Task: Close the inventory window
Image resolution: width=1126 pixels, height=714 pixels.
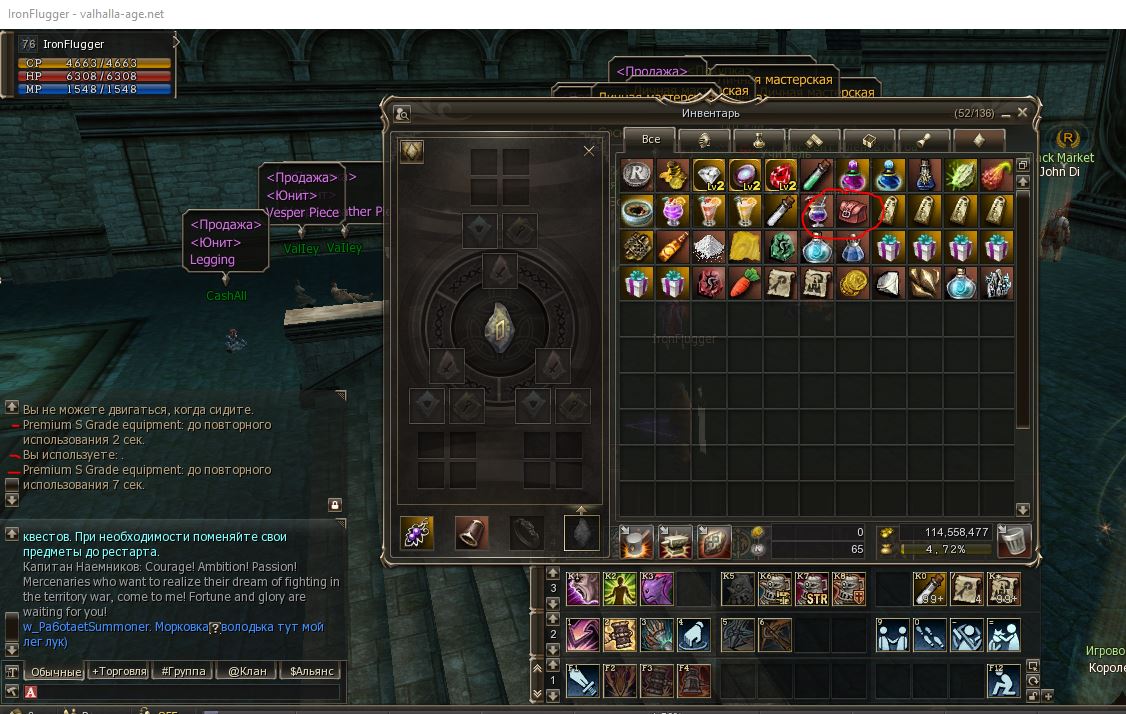Action: click(1023, 113)
